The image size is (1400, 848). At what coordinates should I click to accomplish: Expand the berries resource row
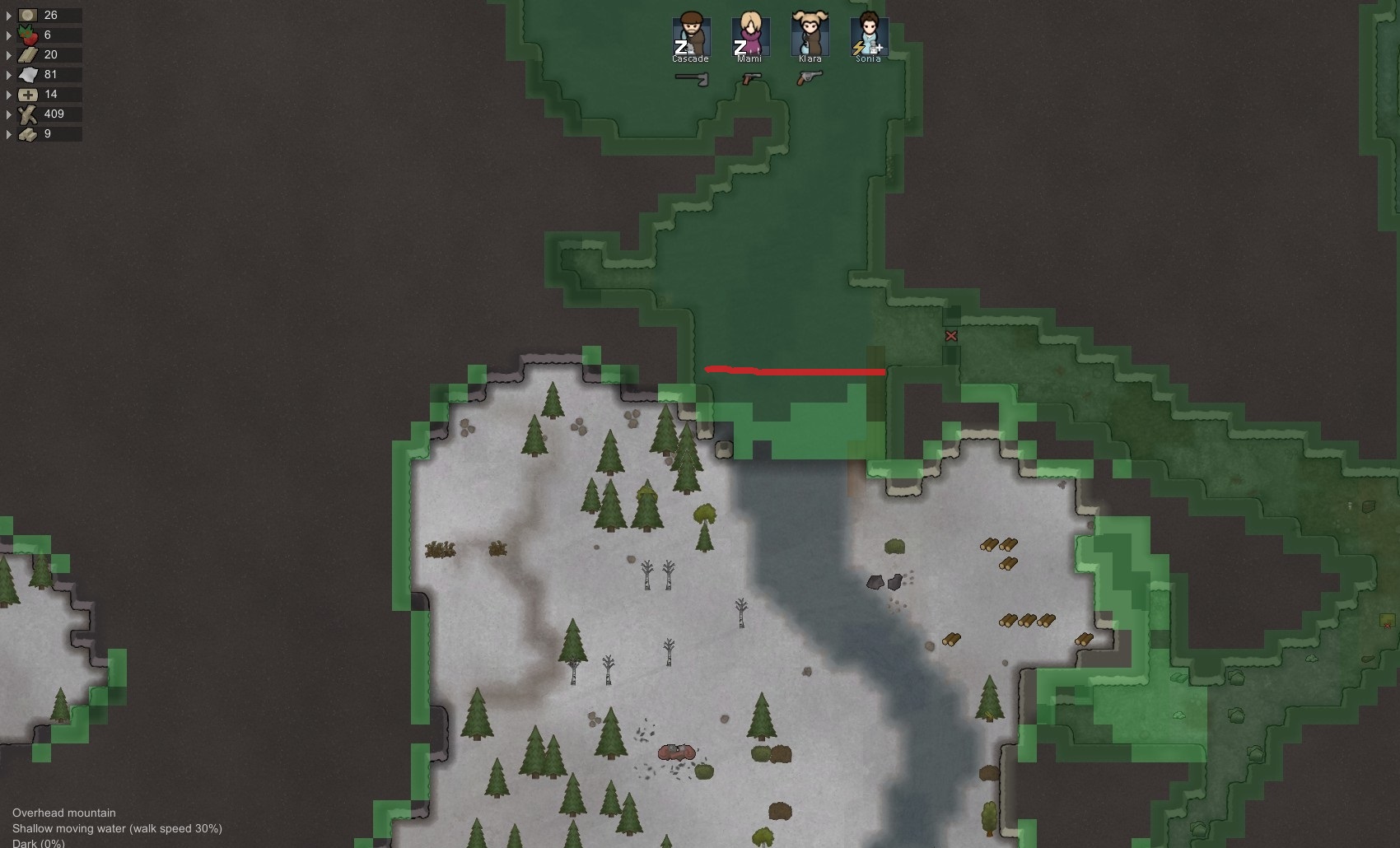[8, 35]
